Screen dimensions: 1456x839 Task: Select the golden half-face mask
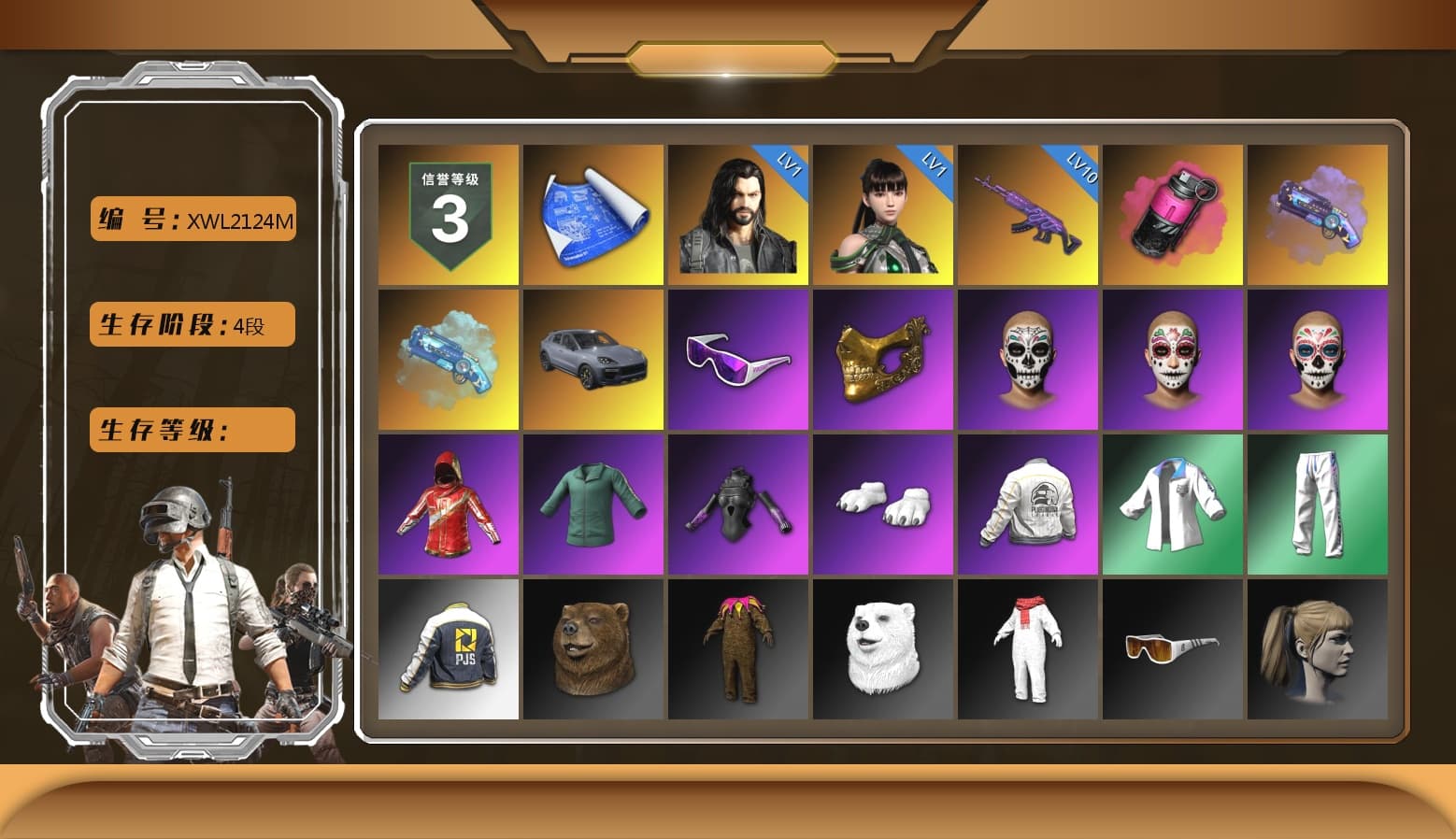881,360
